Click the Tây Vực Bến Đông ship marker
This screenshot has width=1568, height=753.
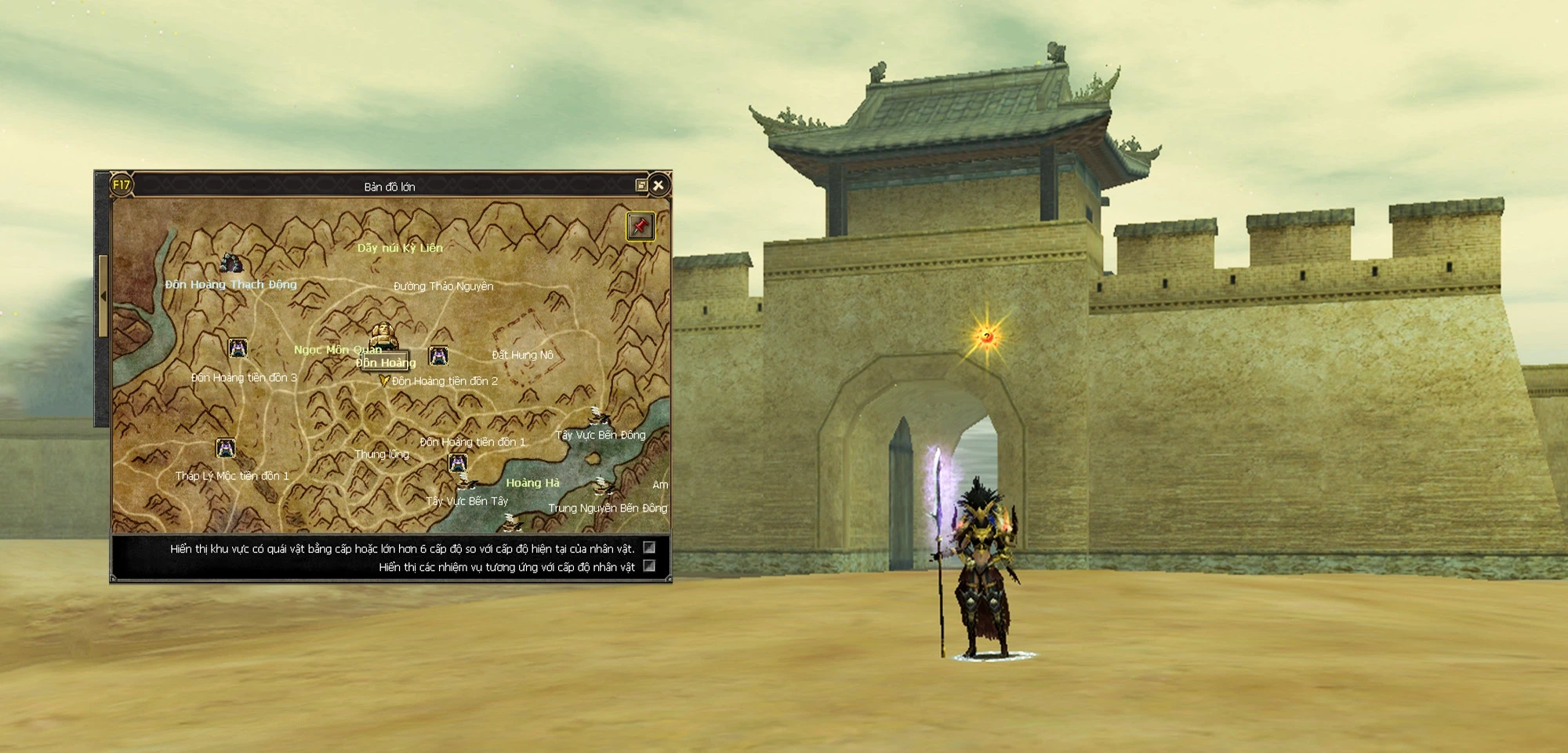(598, 416)
